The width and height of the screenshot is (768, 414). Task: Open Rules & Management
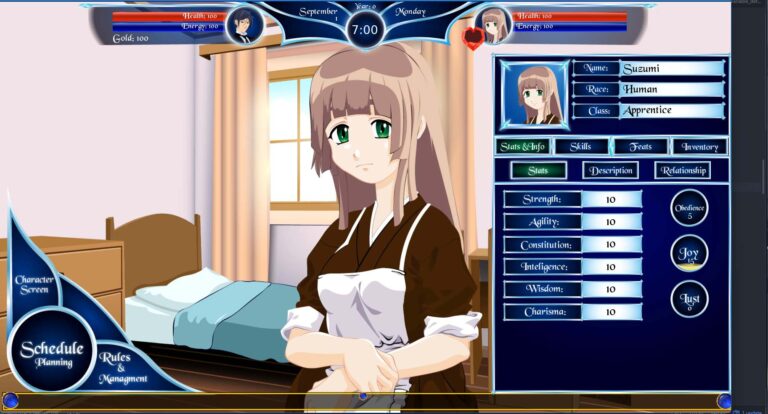point(122,368)
